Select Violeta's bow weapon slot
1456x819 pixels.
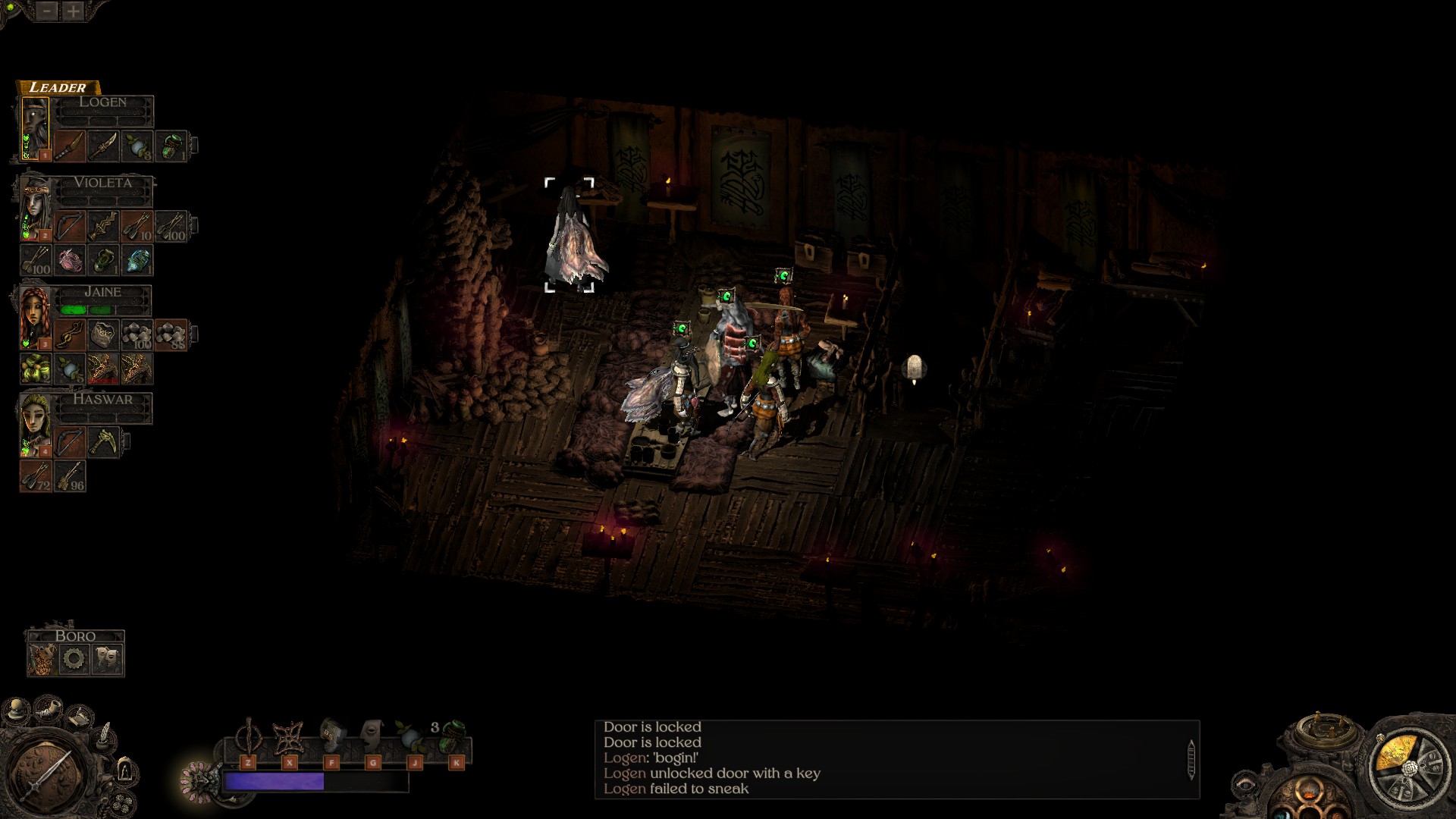tap(69, 226)
